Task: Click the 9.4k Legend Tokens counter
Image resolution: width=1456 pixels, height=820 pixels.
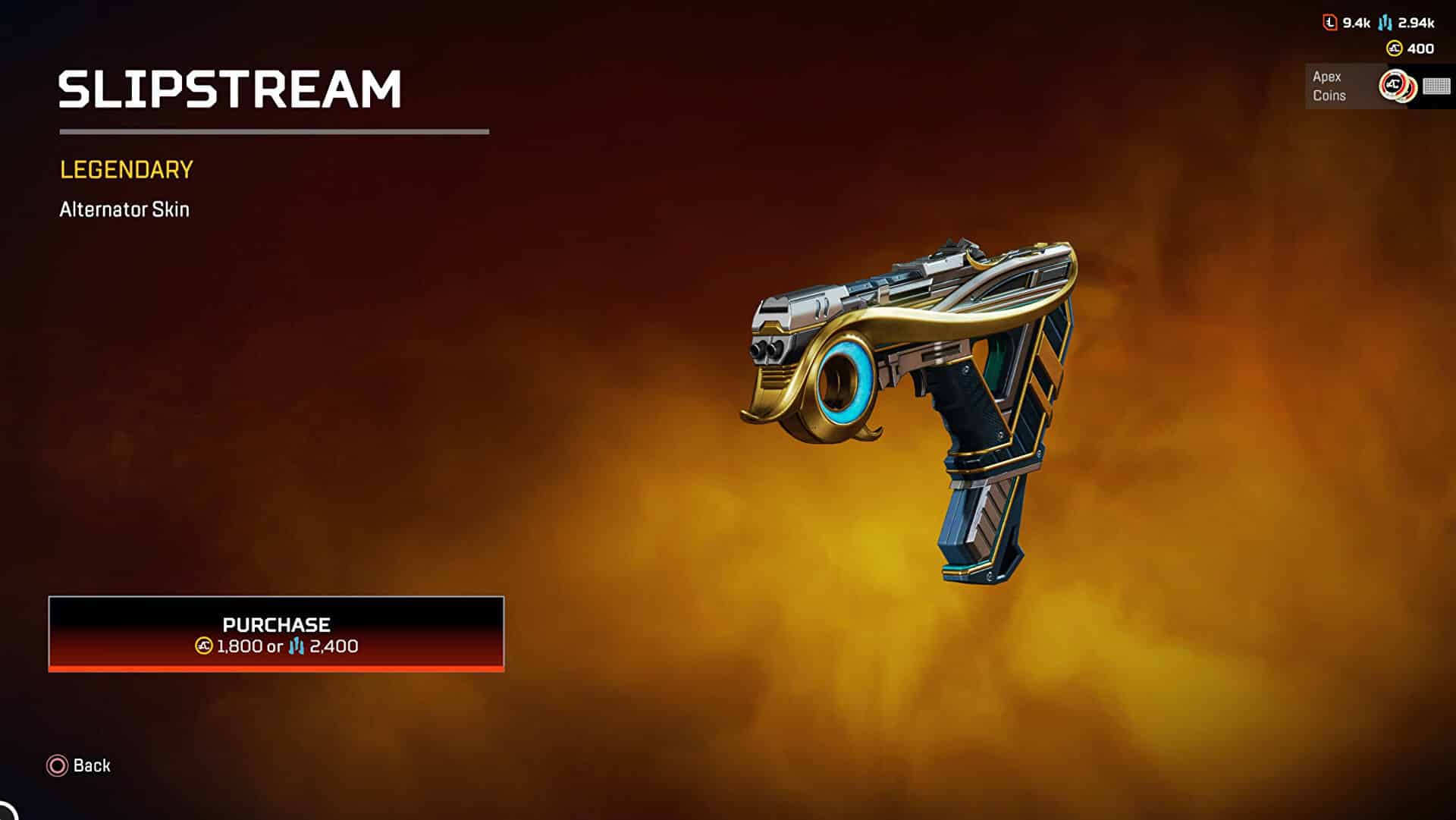Action: coord(1355,23)
